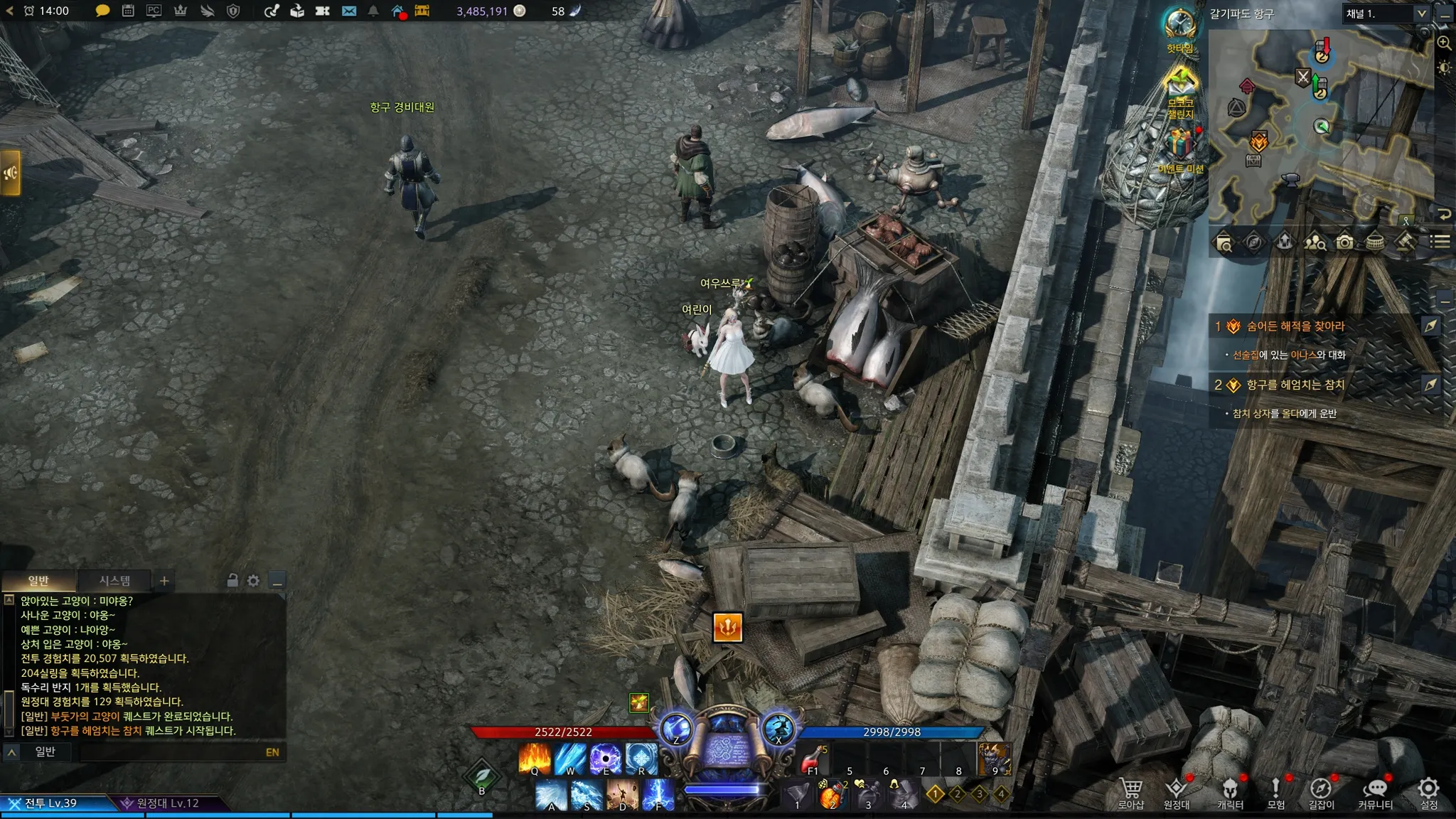Click the chat message input field
The image size is (1456, 819).
(x=171, y=752)
